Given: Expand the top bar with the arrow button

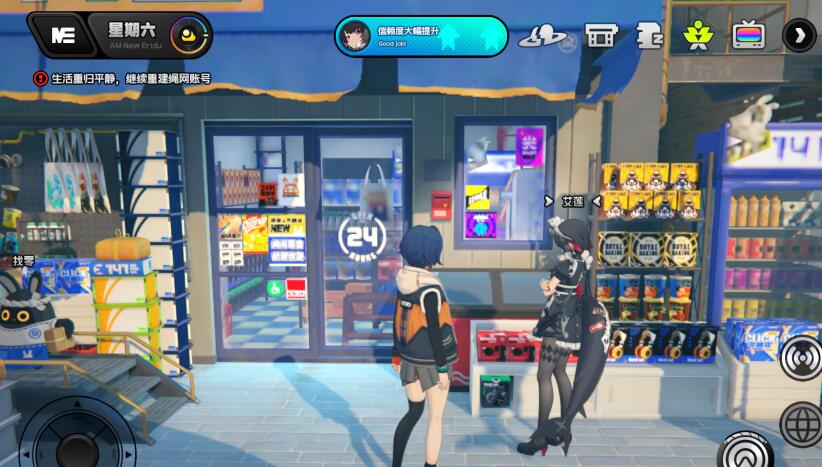Looking at the screenshot, I should tap(799, 36).
